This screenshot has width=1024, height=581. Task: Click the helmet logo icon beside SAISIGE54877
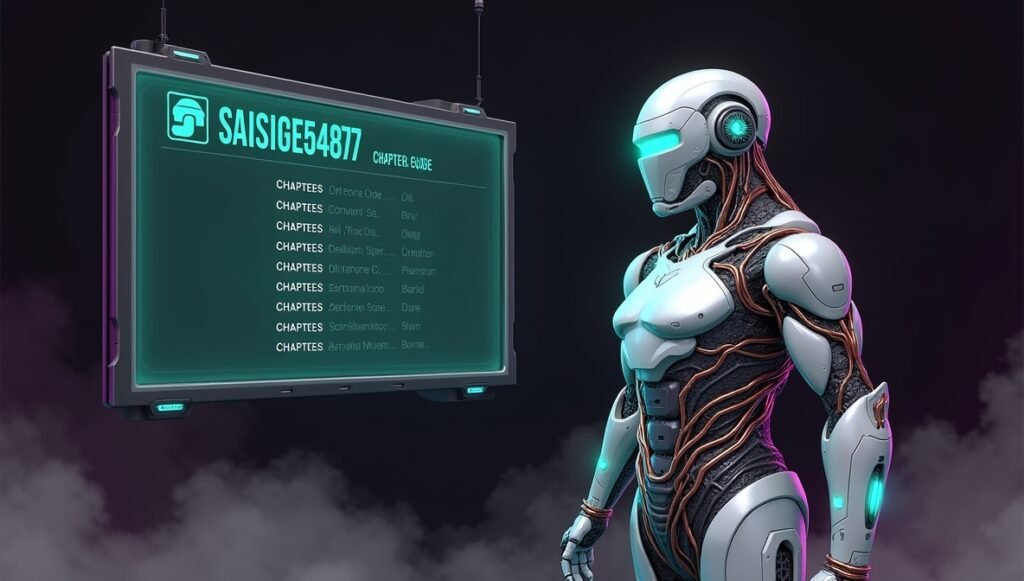tap(187, 118)
